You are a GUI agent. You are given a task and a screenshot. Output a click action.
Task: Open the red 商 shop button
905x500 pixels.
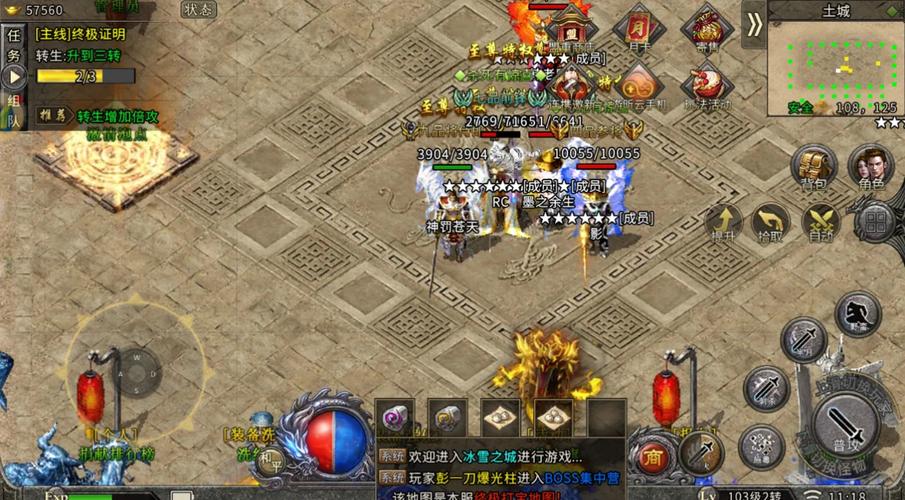tap(653, 455)
